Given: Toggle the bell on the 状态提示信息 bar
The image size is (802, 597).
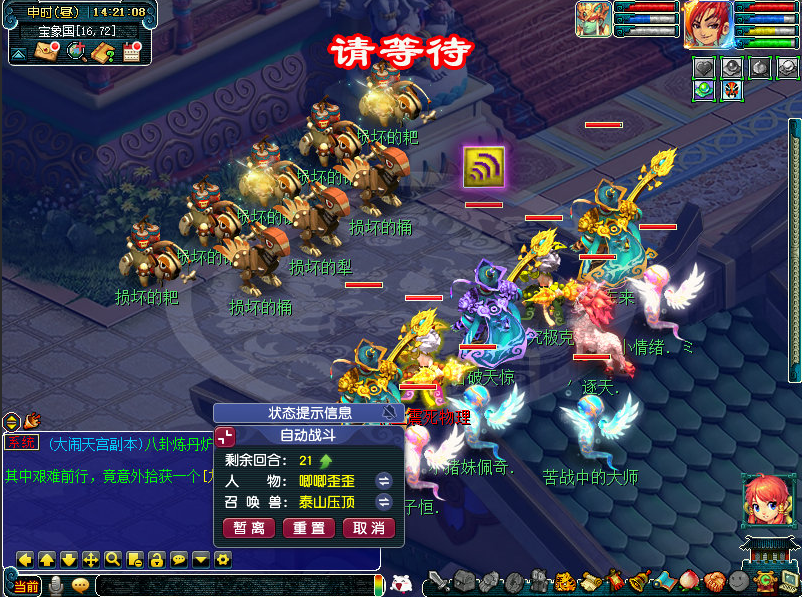Looking at the screenshot, I should pyautogui.click(x=388, y=413).
